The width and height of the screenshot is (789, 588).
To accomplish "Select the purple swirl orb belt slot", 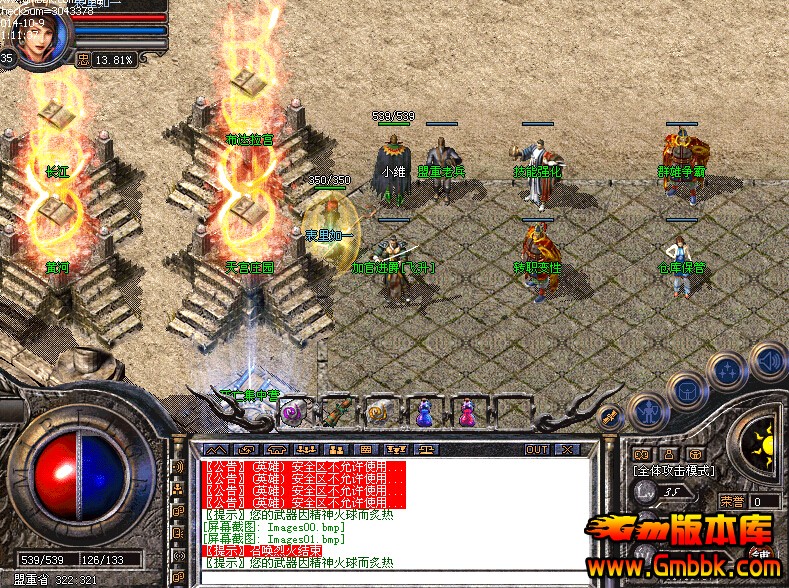I will (293, 411).
